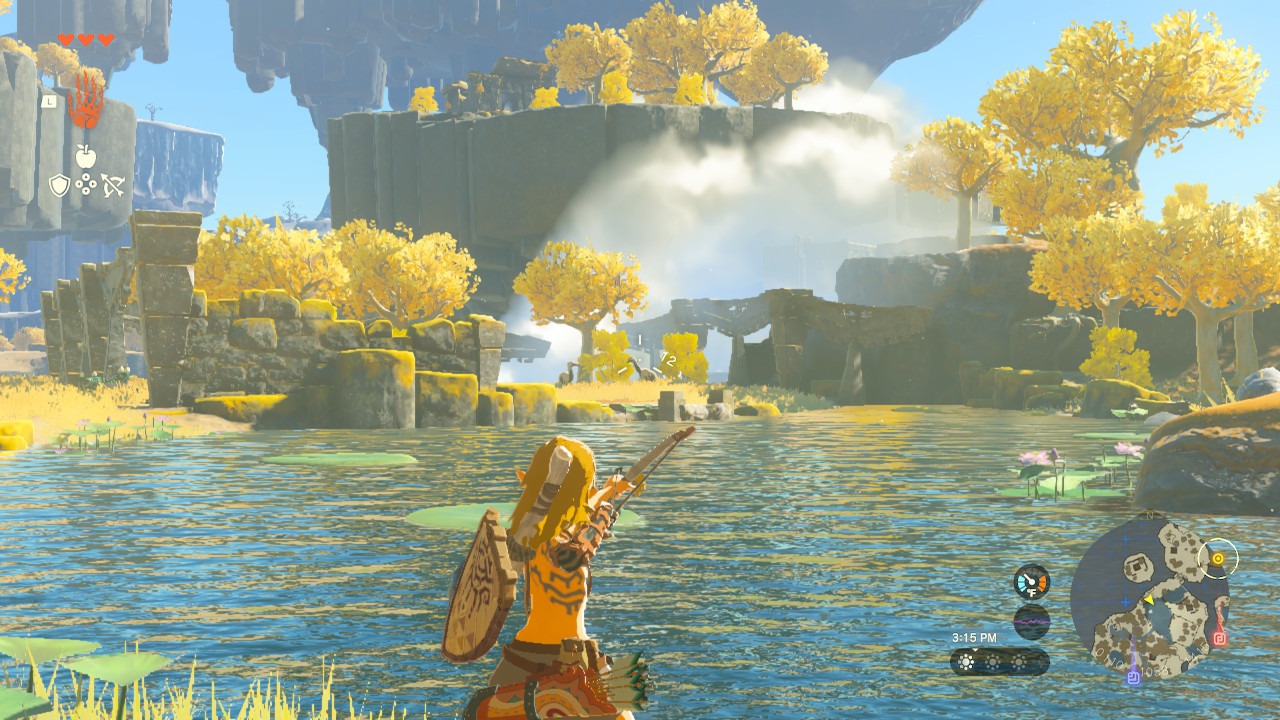Click the 3:15 PM clock display

point(975,638)
